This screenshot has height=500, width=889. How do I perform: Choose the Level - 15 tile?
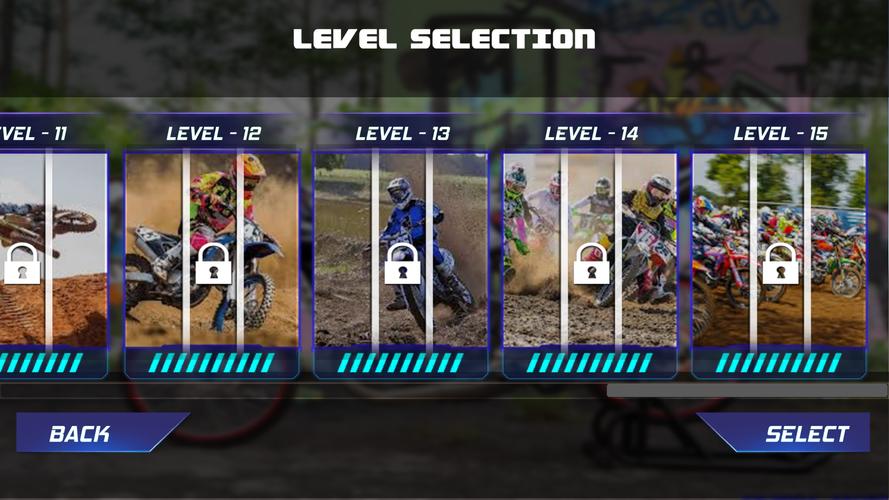779,250
